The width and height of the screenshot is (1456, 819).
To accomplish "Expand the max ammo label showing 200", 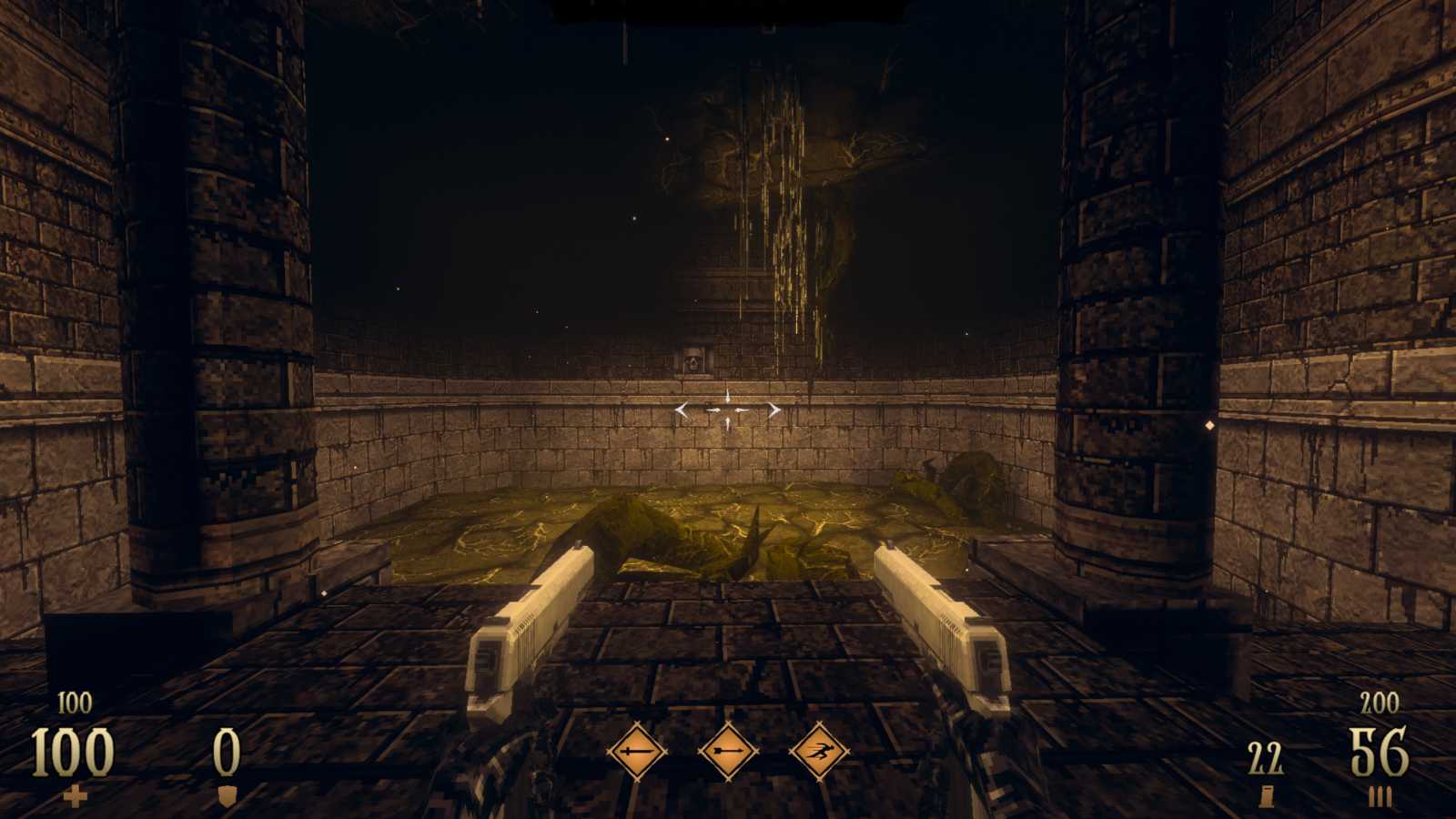I will 1380,703.
